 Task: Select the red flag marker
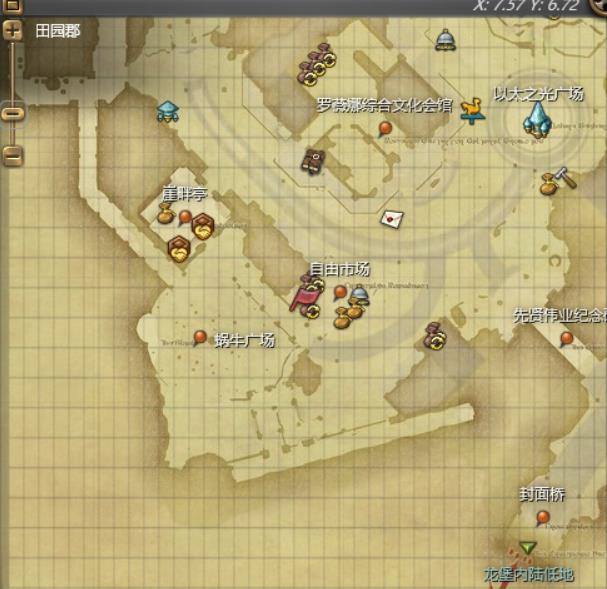click(x=303, y=297)
